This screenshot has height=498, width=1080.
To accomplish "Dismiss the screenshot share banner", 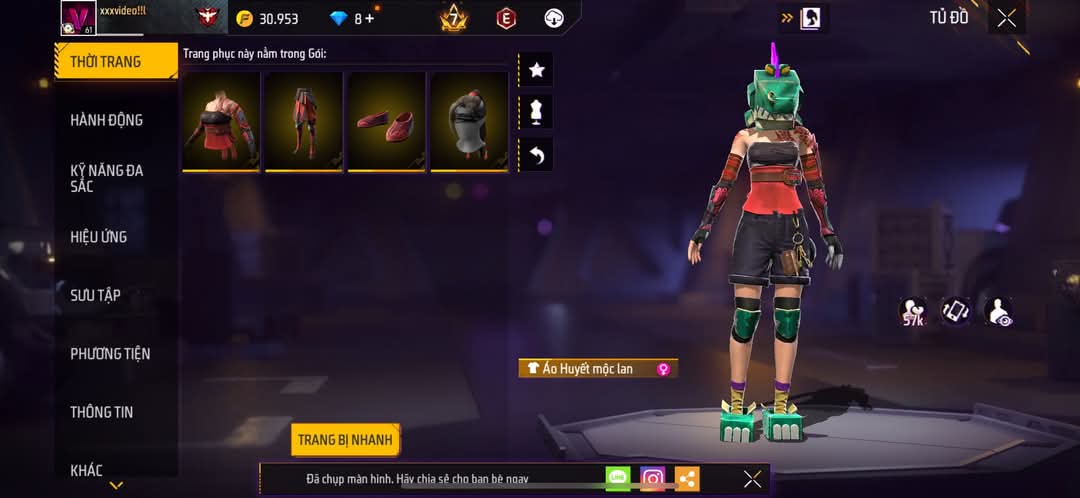I will tap(752, 479).
